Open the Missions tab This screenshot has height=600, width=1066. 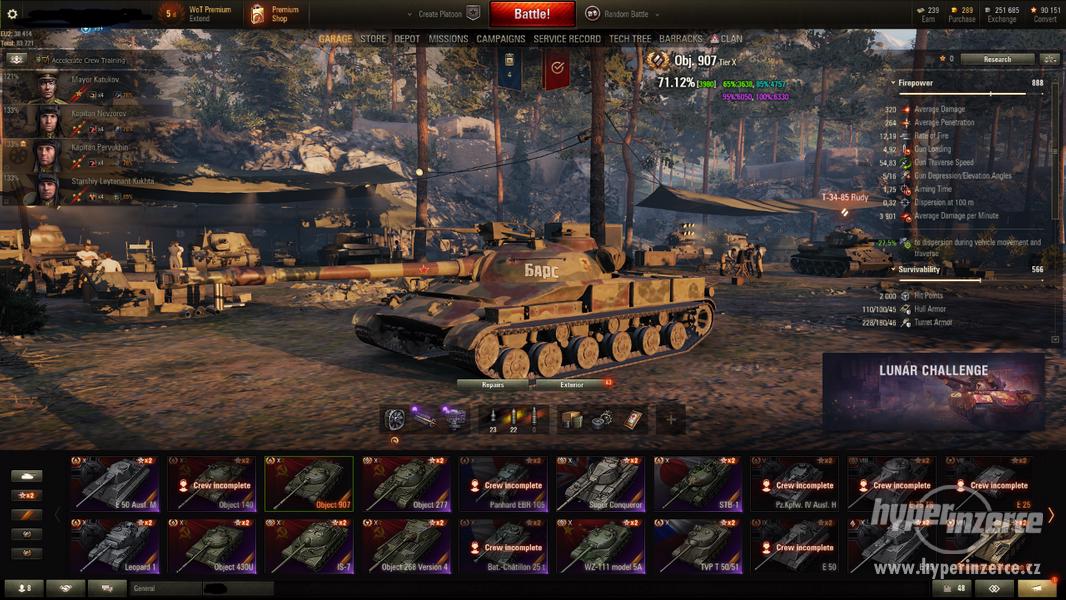coord(448,39)
